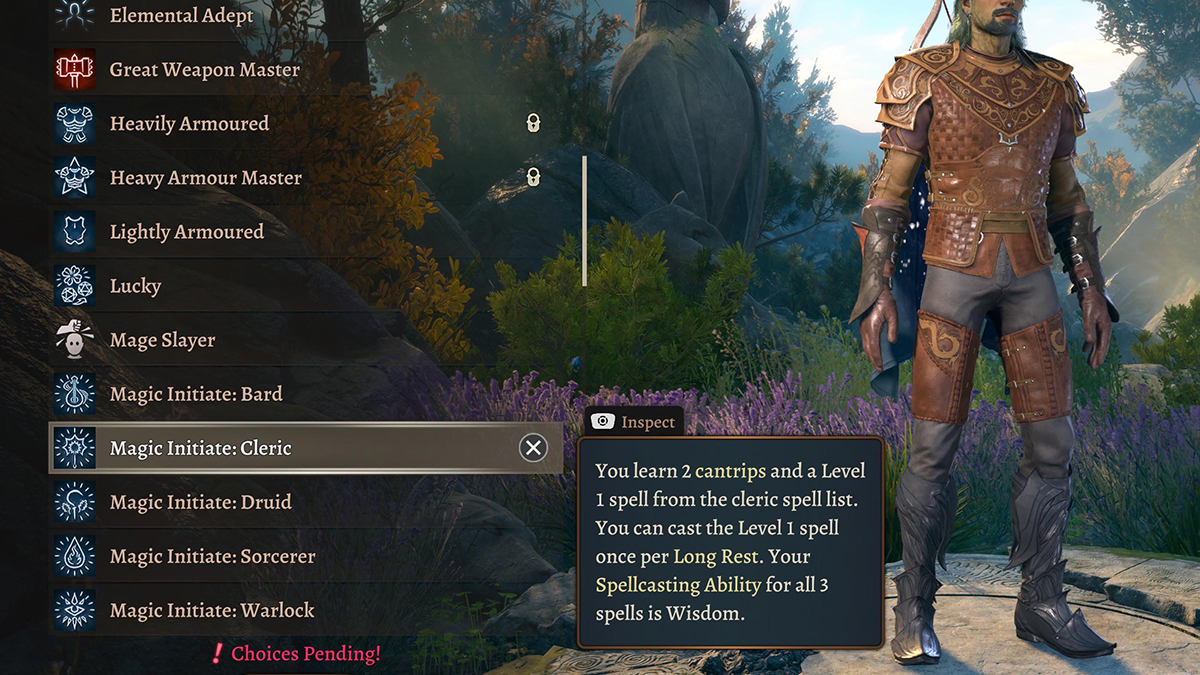
Task: Select Magic Initiate: Sorcerer
Action: click(x=212, y=556)
